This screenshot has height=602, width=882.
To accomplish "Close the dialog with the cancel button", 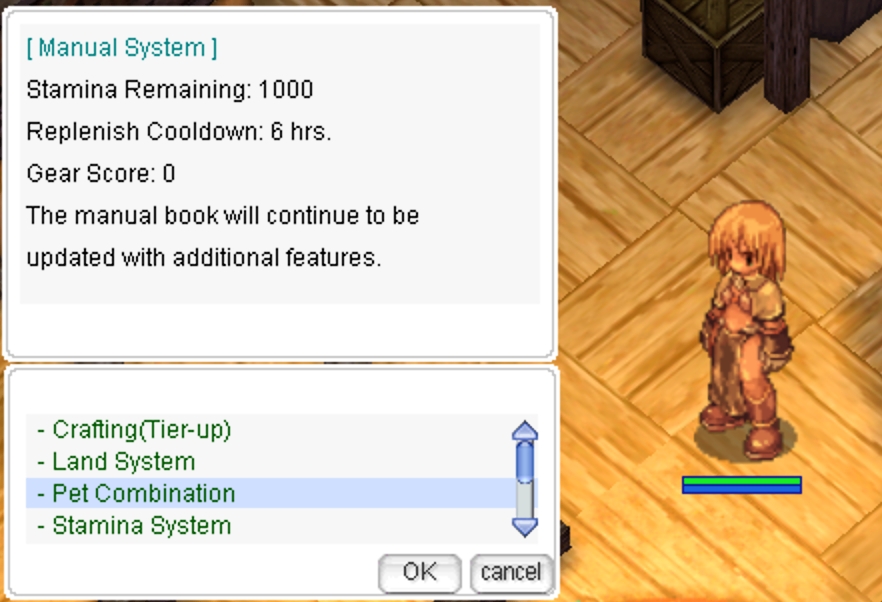I will 511,572.
